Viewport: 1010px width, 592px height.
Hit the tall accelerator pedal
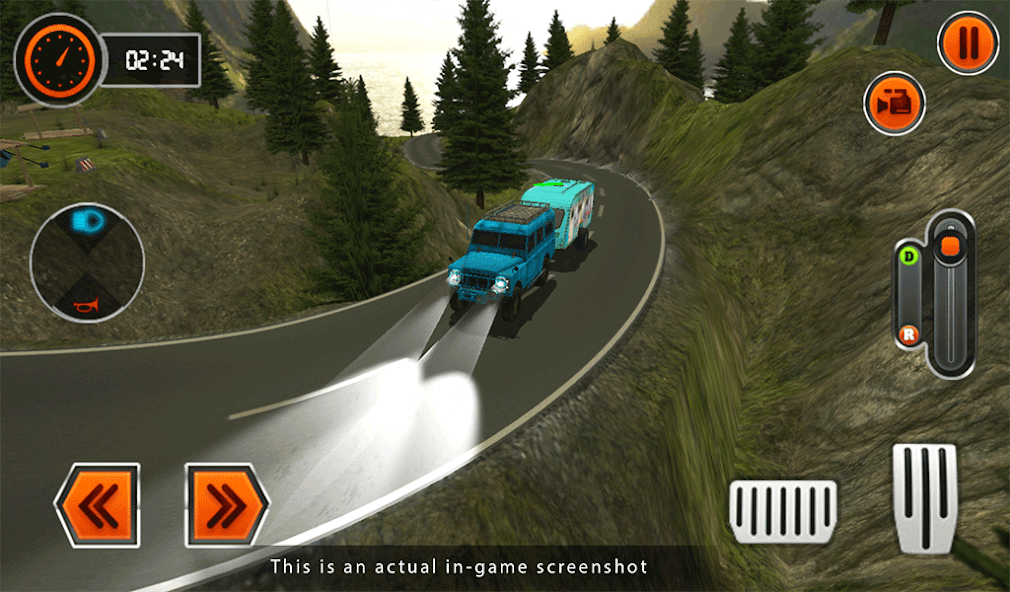coord(924,497)
